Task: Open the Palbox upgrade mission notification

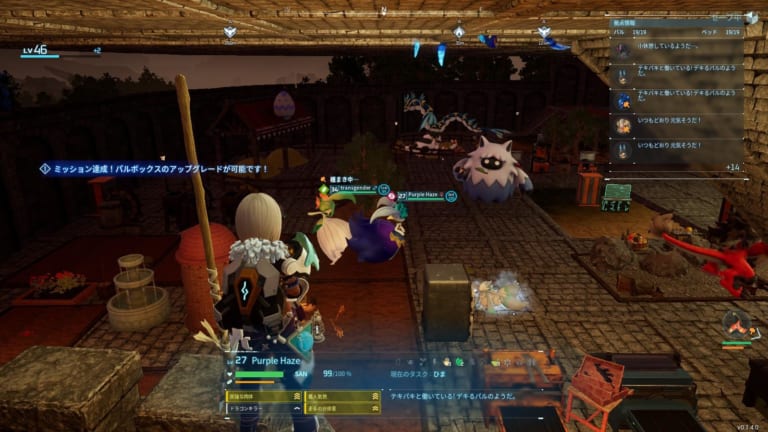Action: click(155, 169)
